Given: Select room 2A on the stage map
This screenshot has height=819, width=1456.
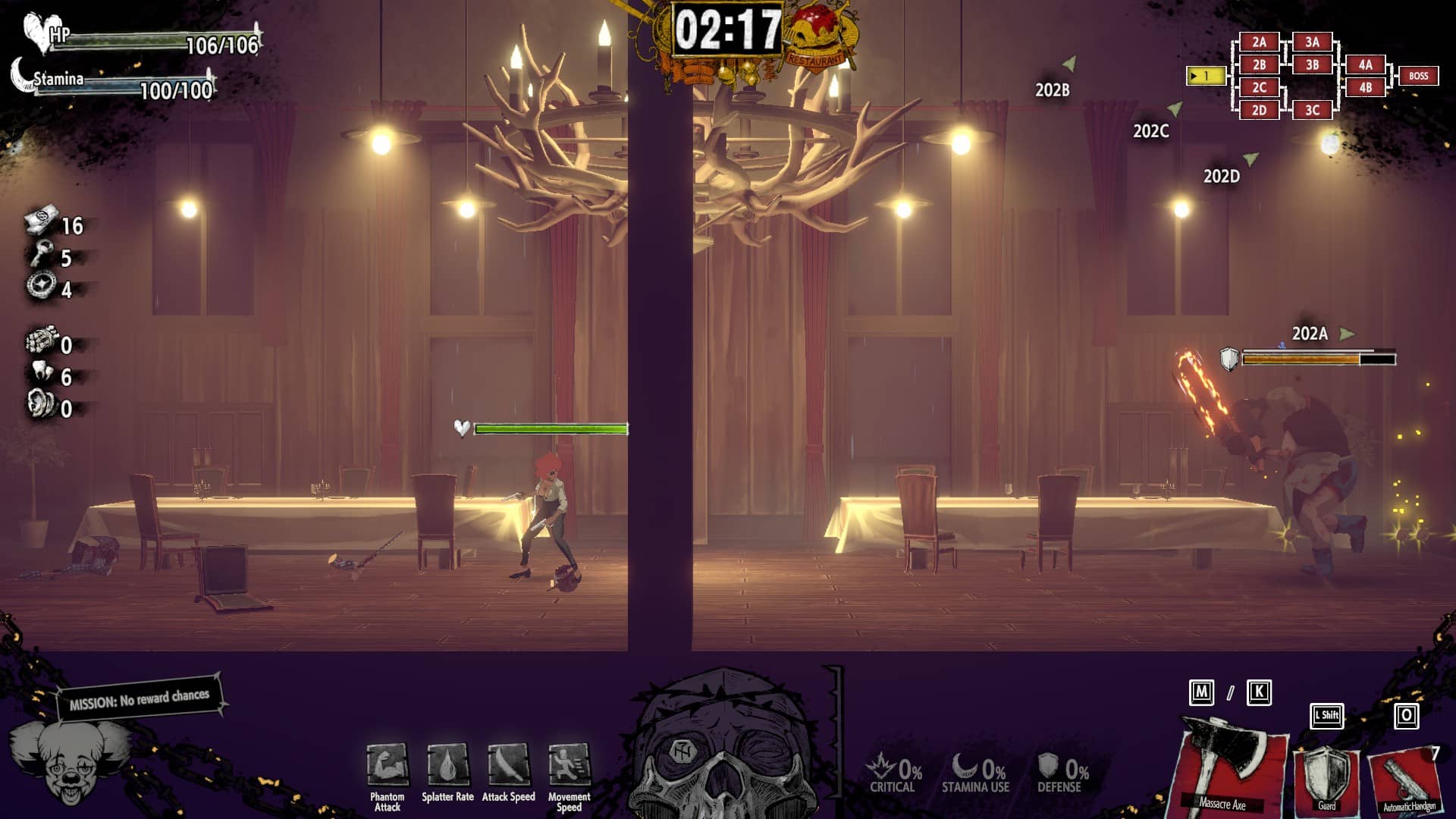Looking at the screenshot, I should 1259,42.
